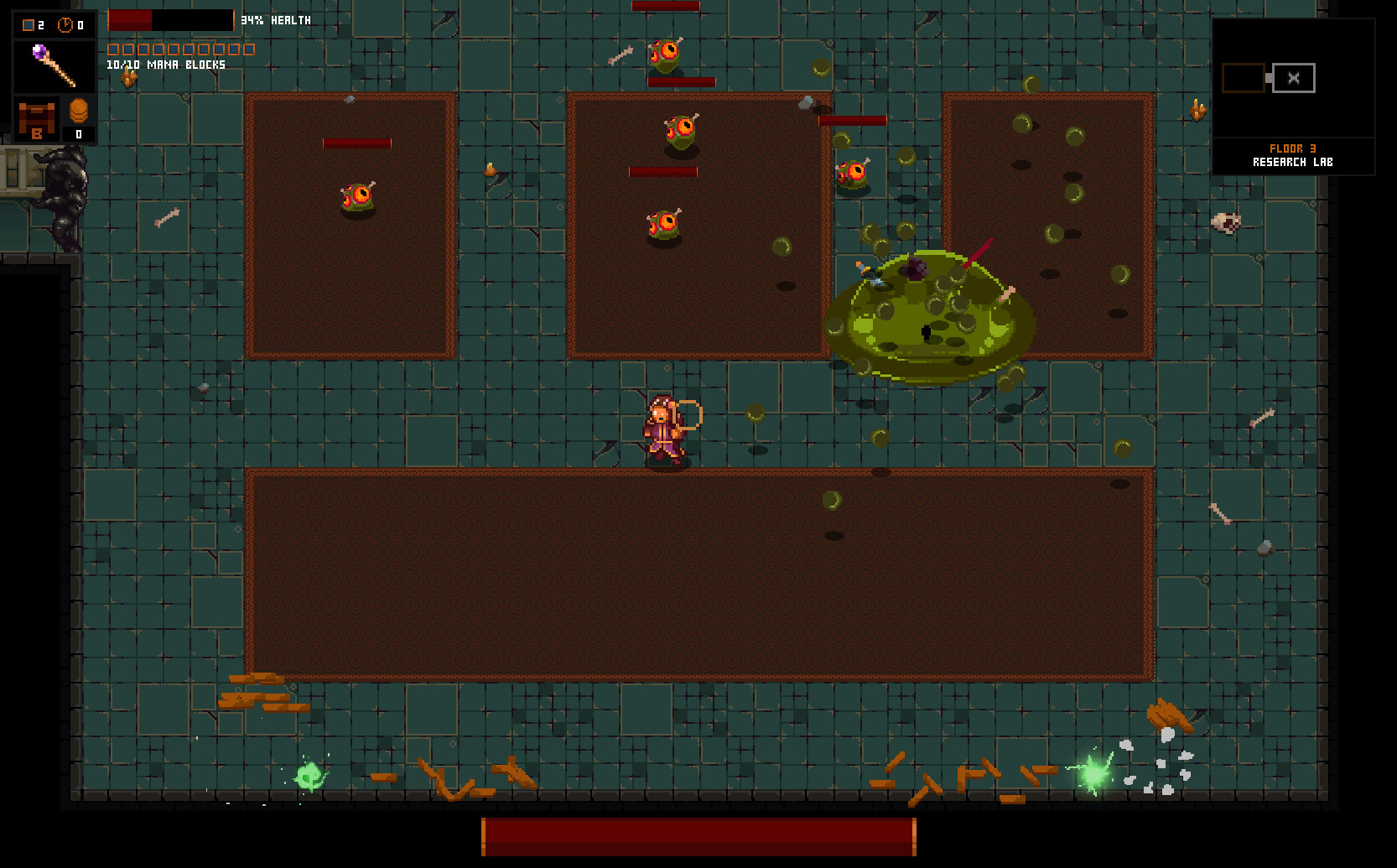Click the FLOOR 3 label on the minimap
Screen dimensions: 1397x868
[x=1291, y=148]
